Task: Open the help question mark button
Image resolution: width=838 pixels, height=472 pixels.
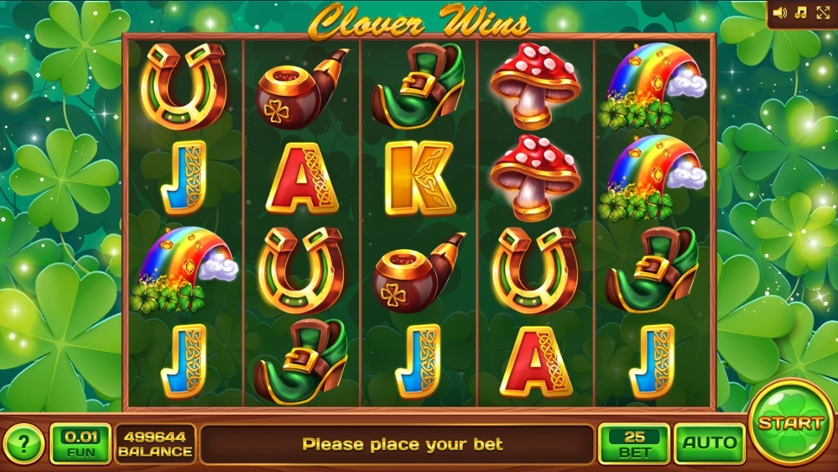Action: 23,443
